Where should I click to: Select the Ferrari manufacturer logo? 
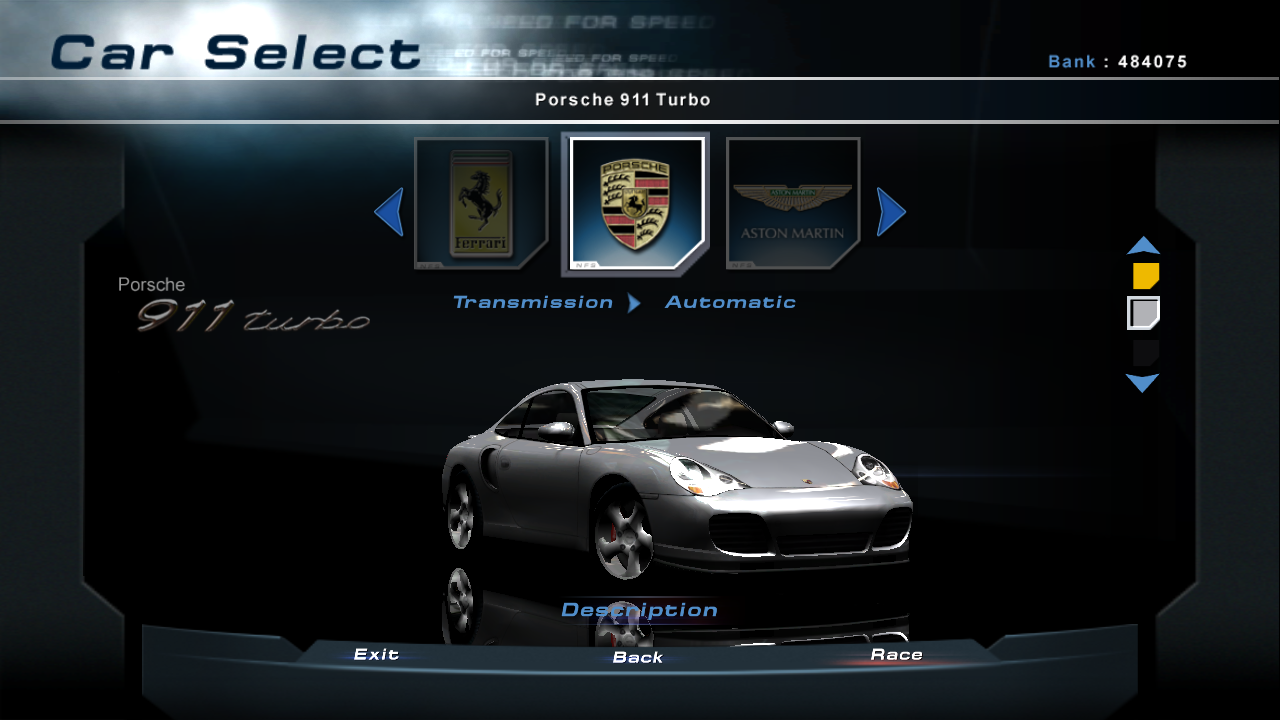(481, 204)
